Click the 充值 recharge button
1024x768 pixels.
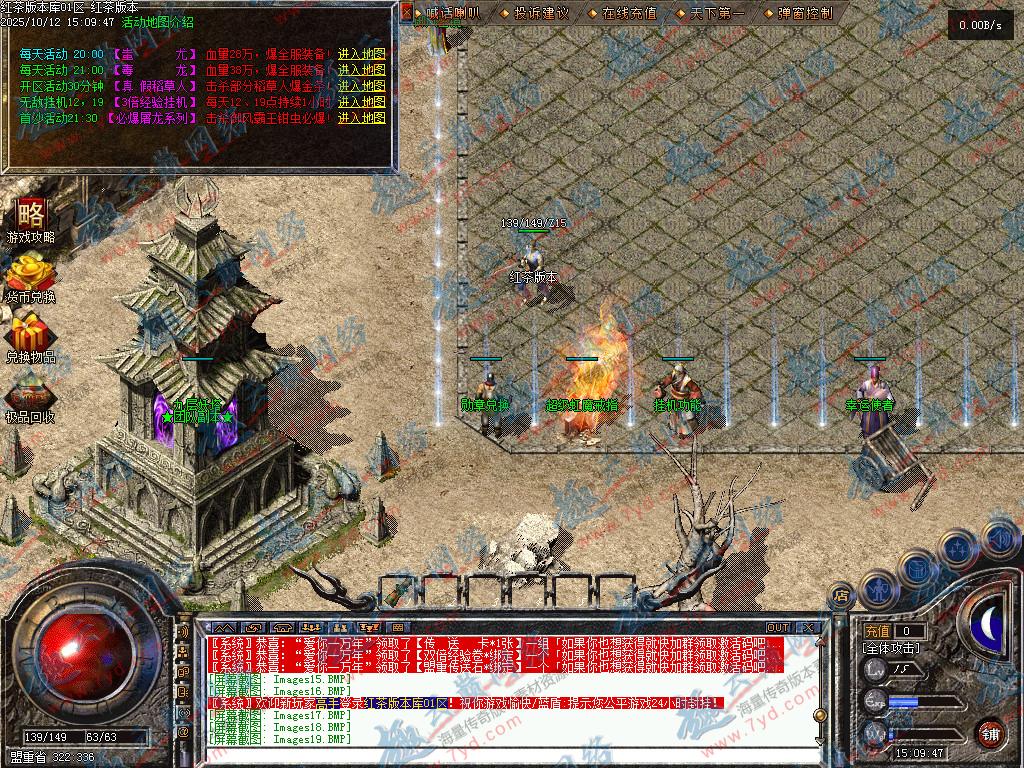(877, 631)
